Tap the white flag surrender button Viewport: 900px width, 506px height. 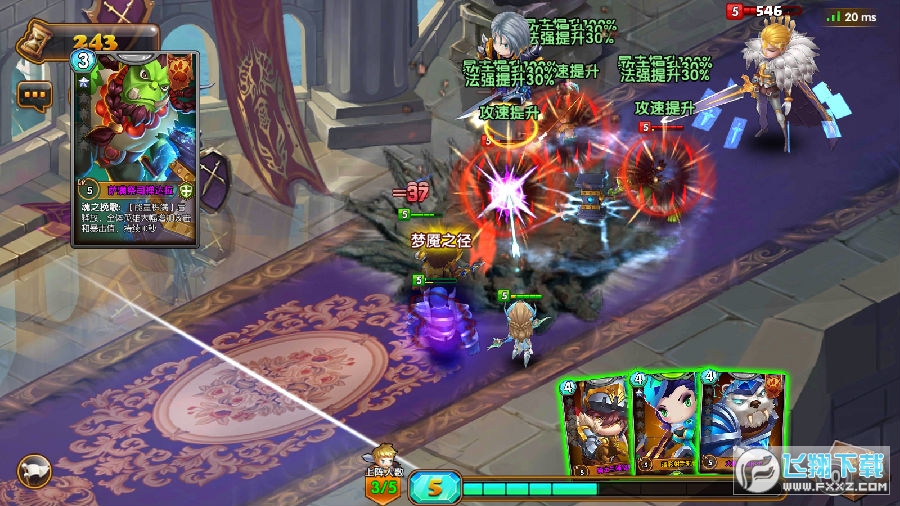34,470
